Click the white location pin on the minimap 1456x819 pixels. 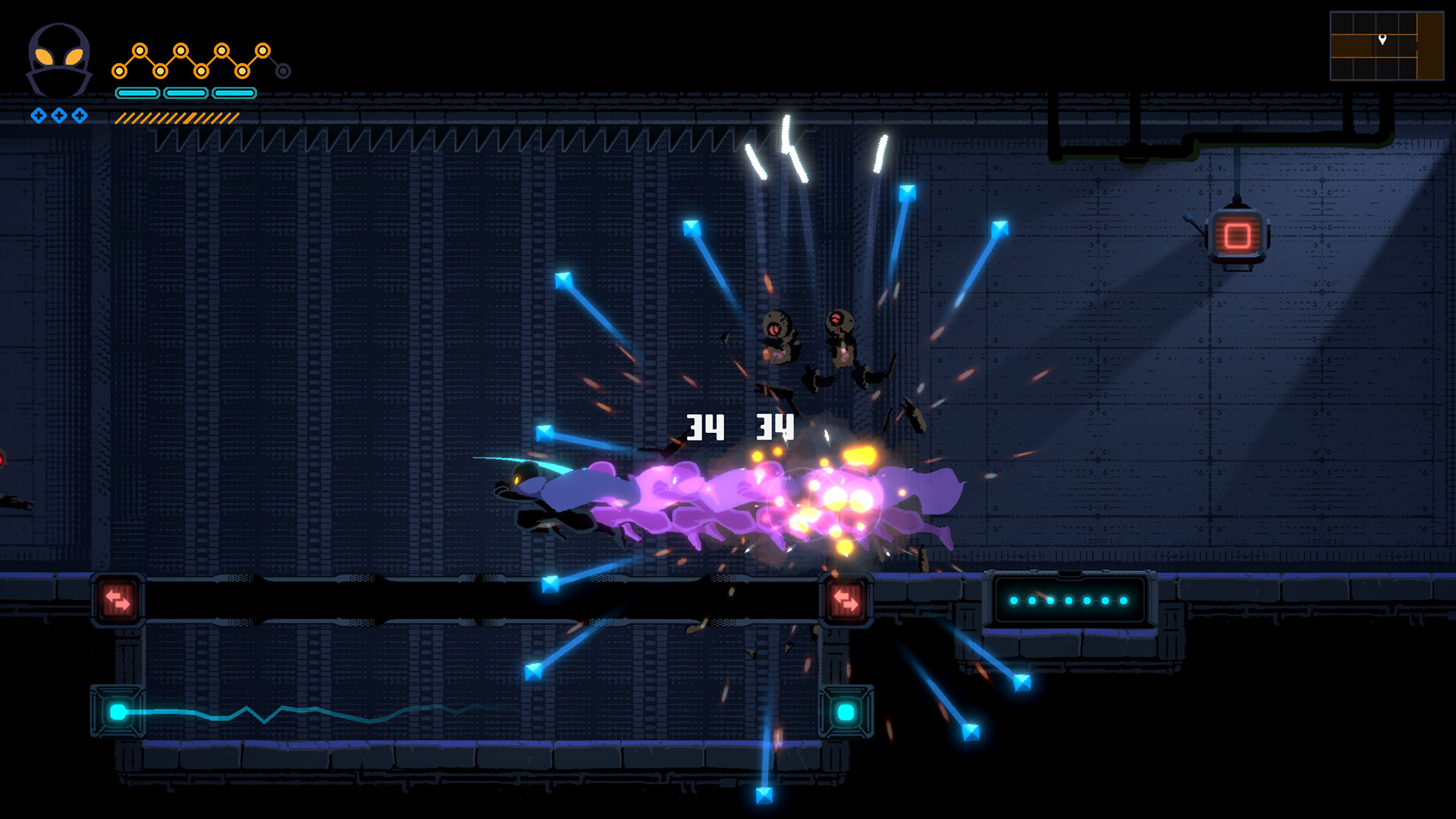[x=1382, y=39]
